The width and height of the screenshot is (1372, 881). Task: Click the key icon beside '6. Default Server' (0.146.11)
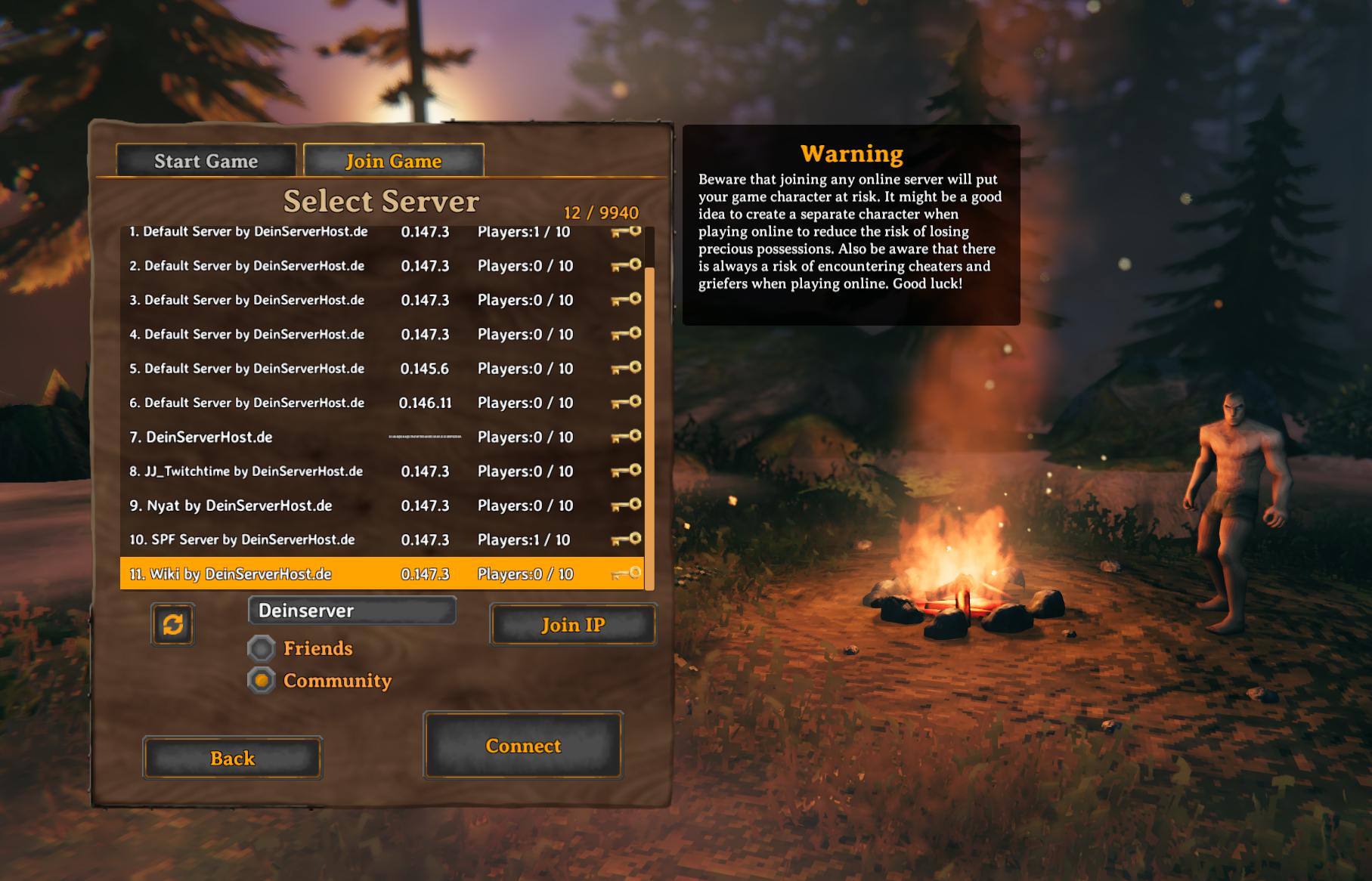[x=627, y=403]
